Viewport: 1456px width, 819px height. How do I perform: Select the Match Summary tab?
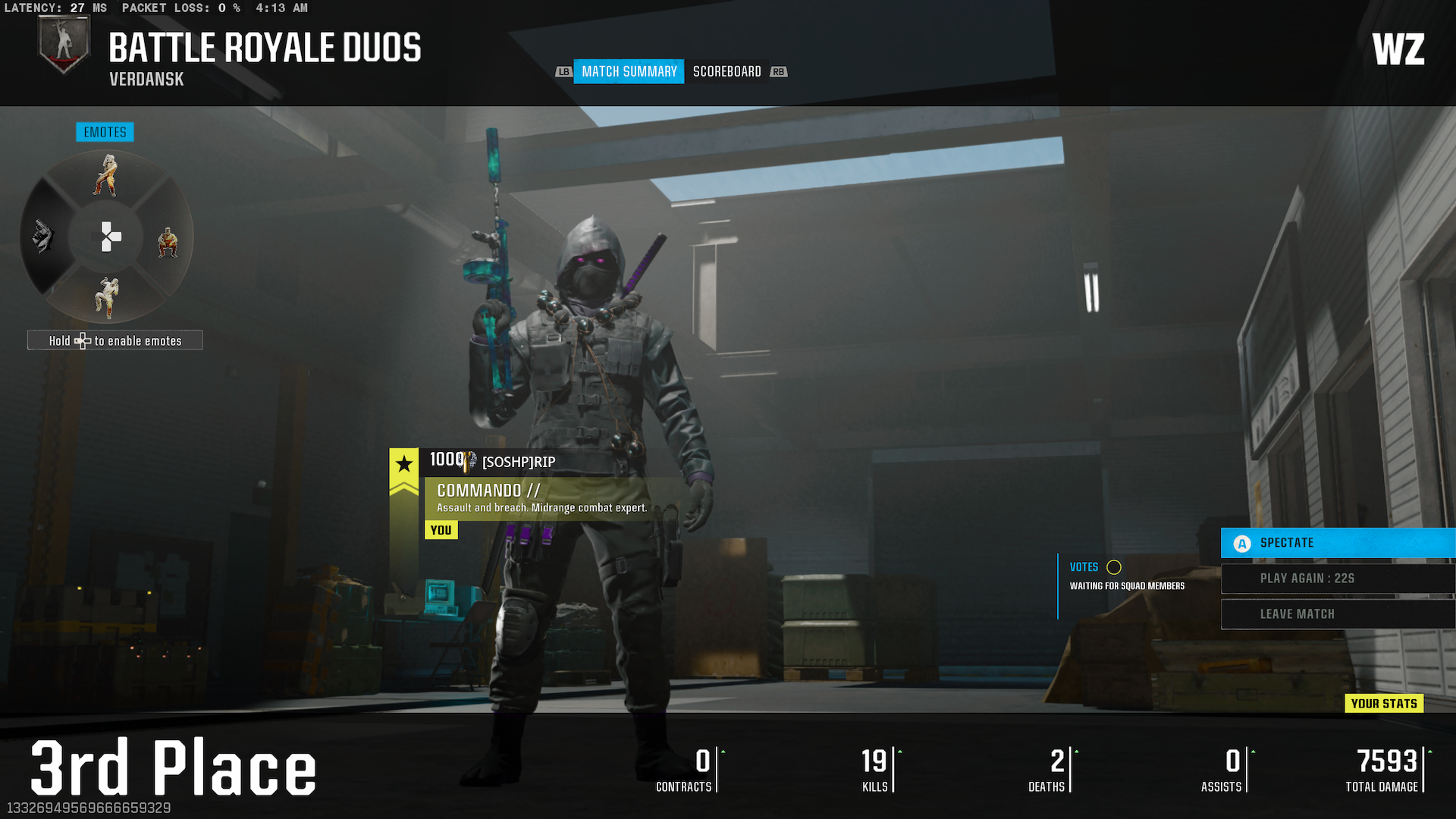tap(629, 71)
